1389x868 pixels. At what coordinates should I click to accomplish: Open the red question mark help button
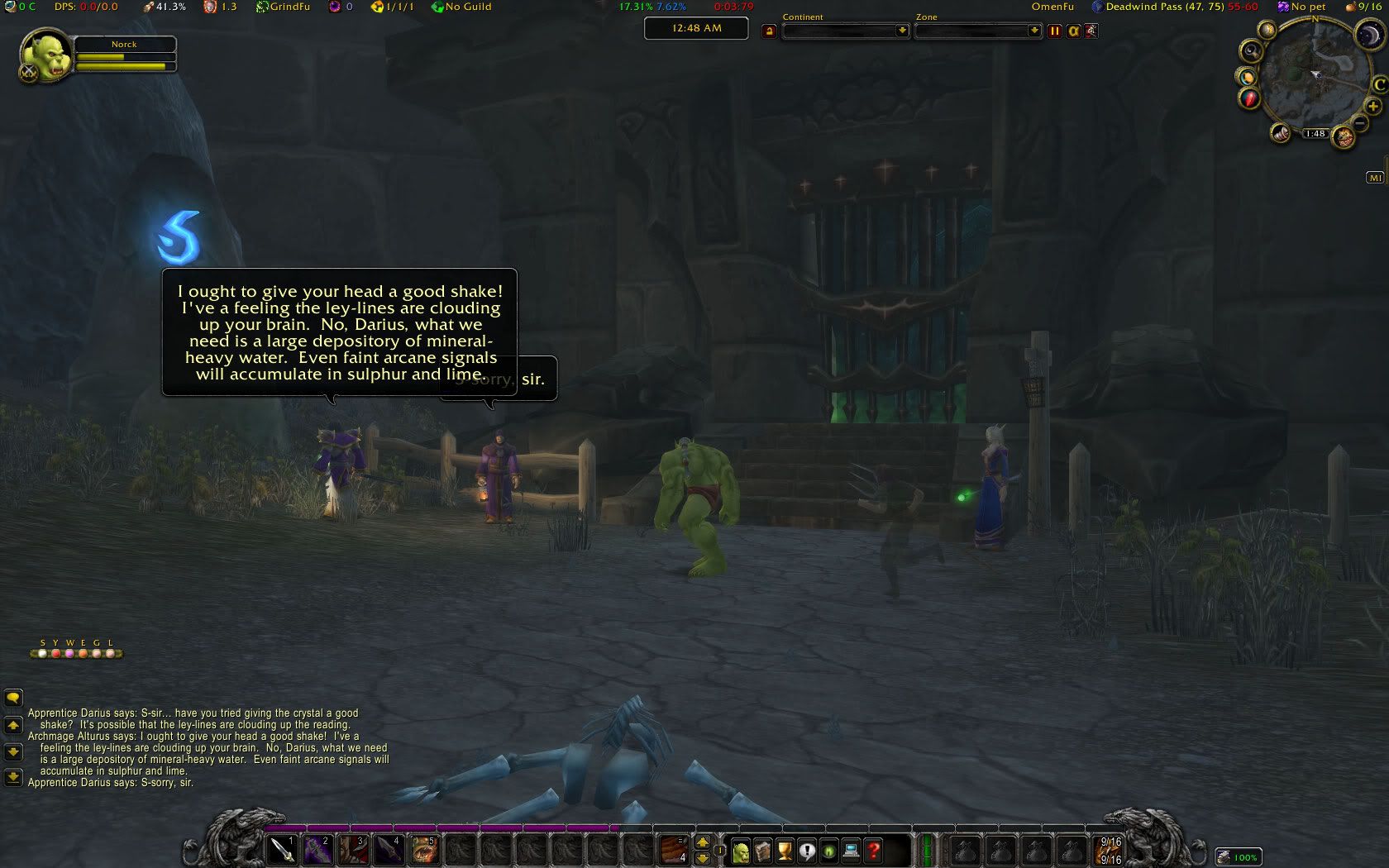click(874, 851)
